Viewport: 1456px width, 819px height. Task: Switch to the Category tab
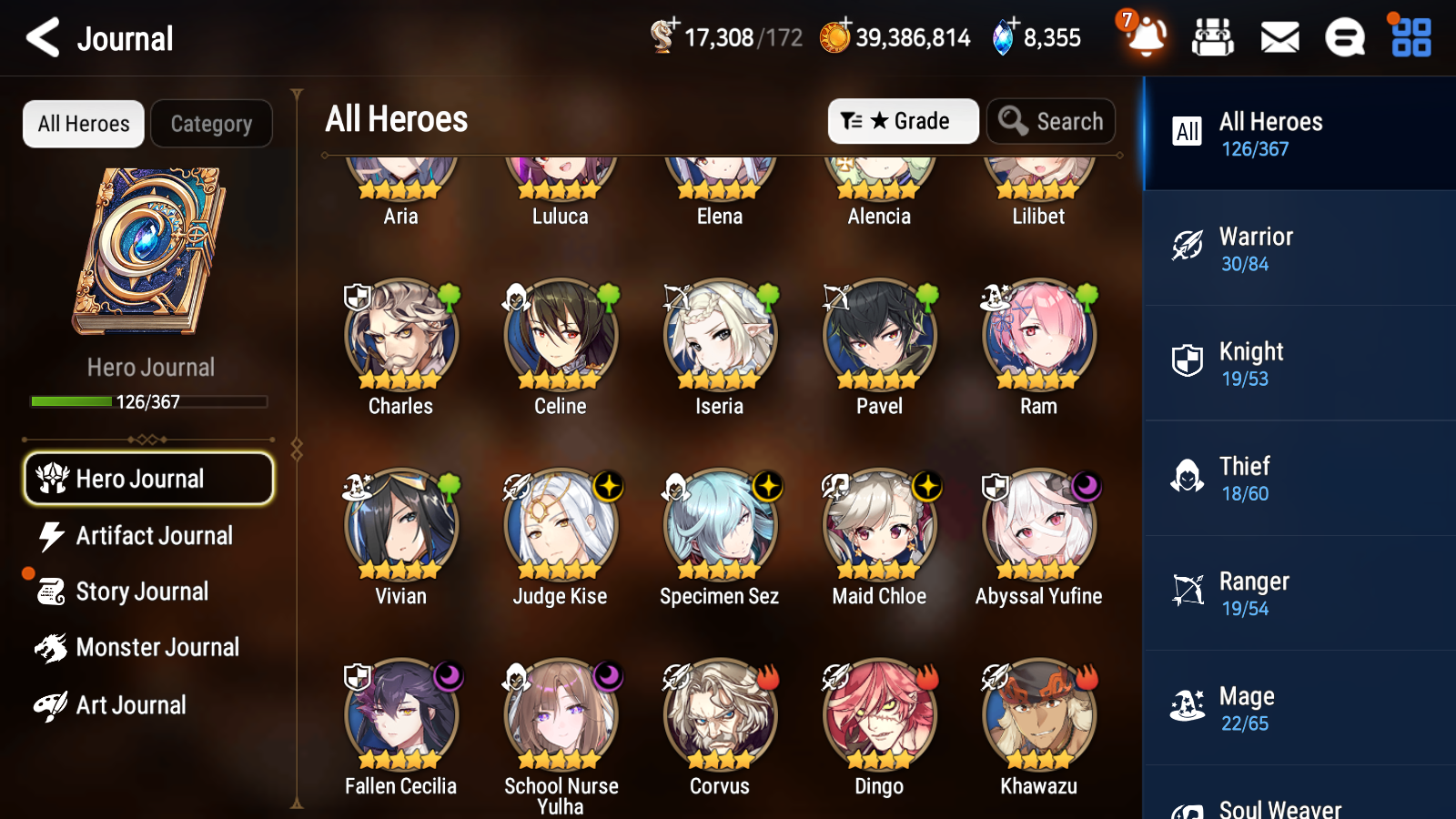pyautogui.click(x=211, y=124)
